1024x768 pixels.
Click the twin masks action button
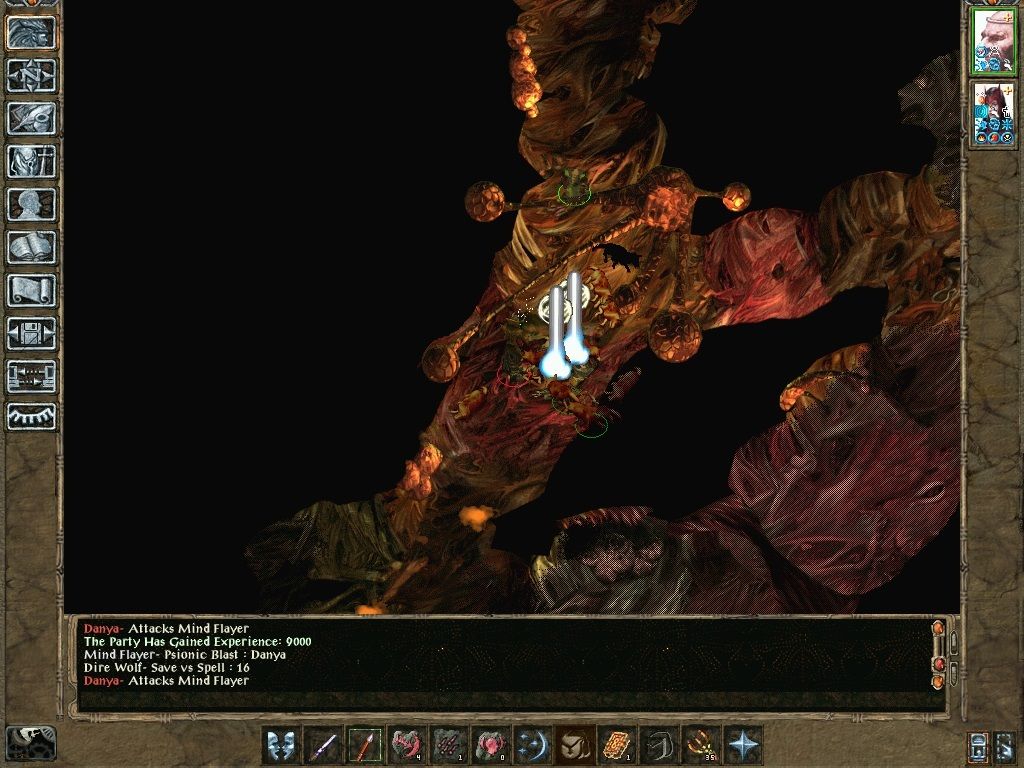tap(281, 745)
